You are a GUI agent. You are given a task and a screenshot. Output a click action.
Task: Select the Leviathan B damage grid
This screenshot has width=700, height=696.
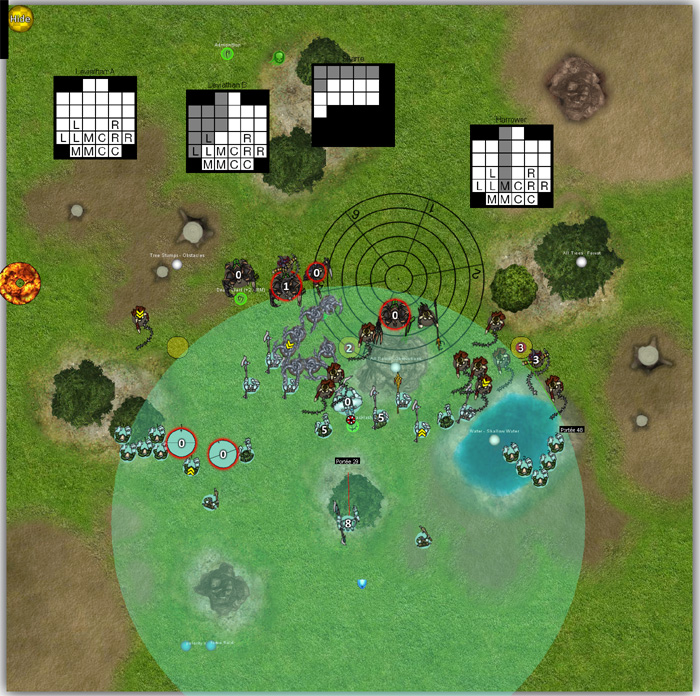228,131
